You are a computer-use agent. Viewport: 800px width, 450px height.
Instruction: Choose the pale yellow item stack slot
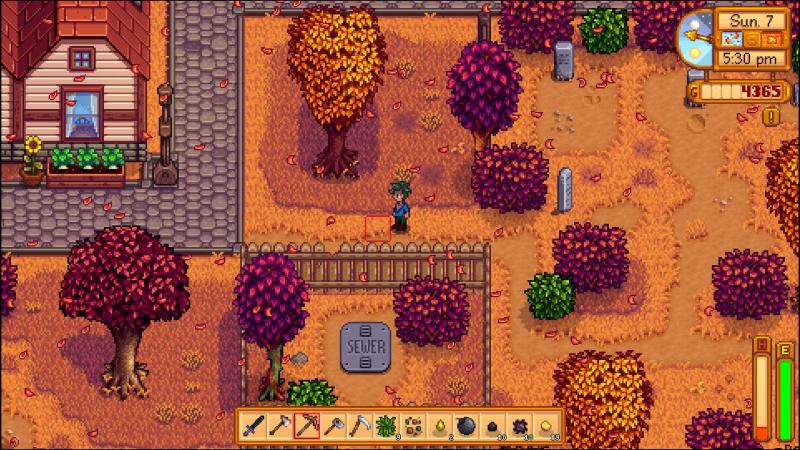[545, 425]
